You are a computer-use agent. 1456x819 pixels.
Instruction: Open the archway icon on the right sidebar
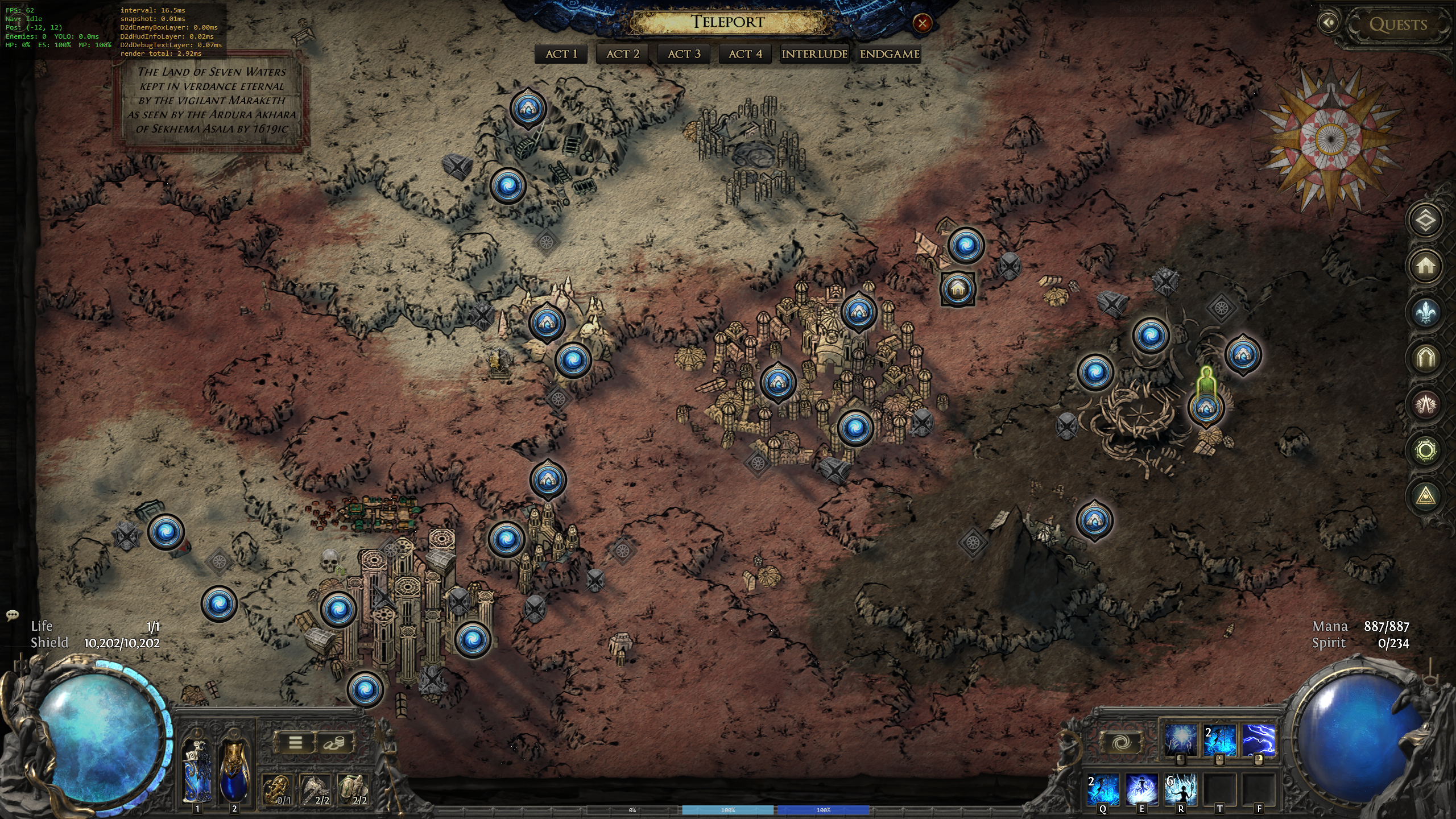[1425, 358]
